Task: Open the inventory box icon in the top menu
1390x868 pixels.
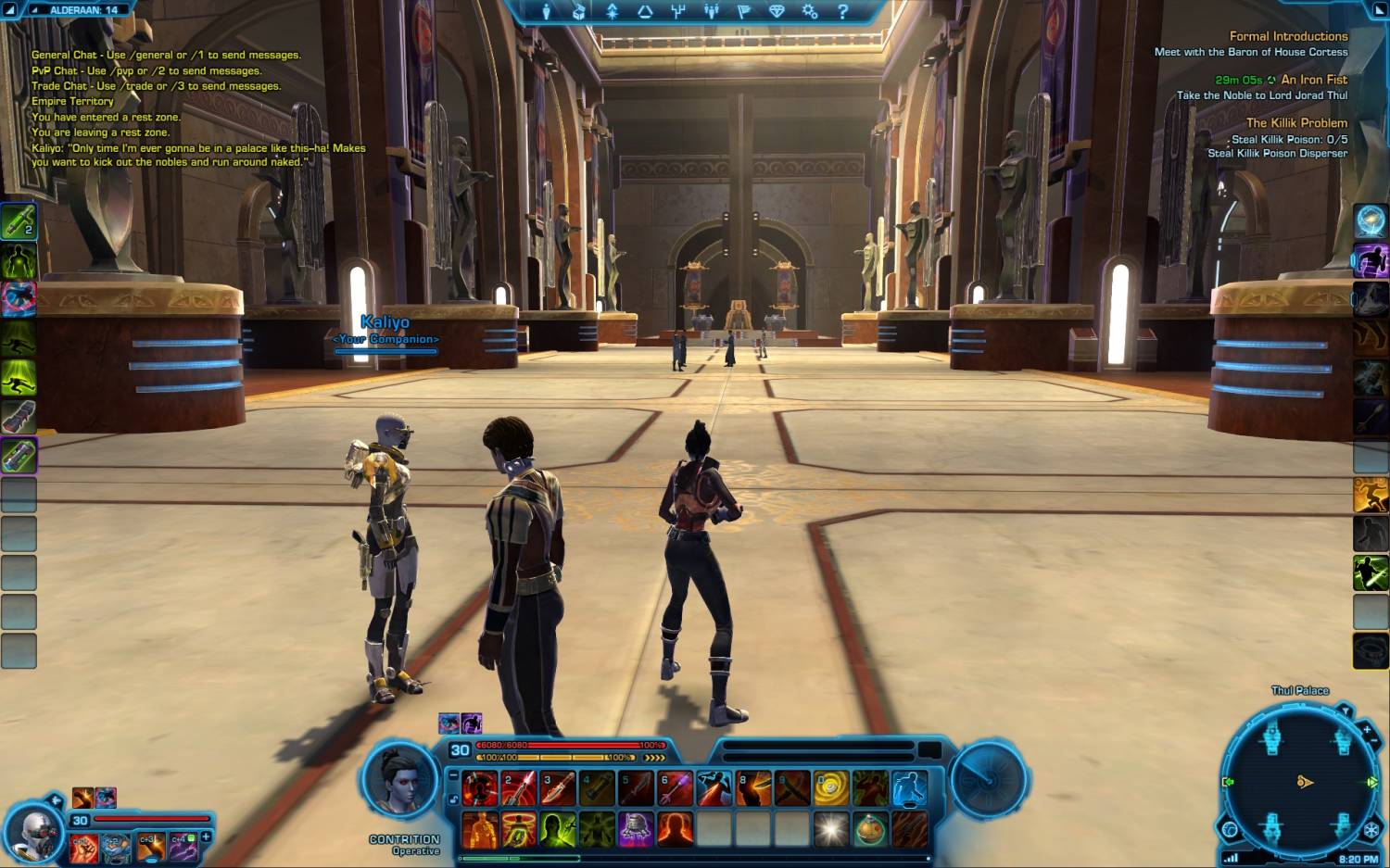Action: [579, 11]
